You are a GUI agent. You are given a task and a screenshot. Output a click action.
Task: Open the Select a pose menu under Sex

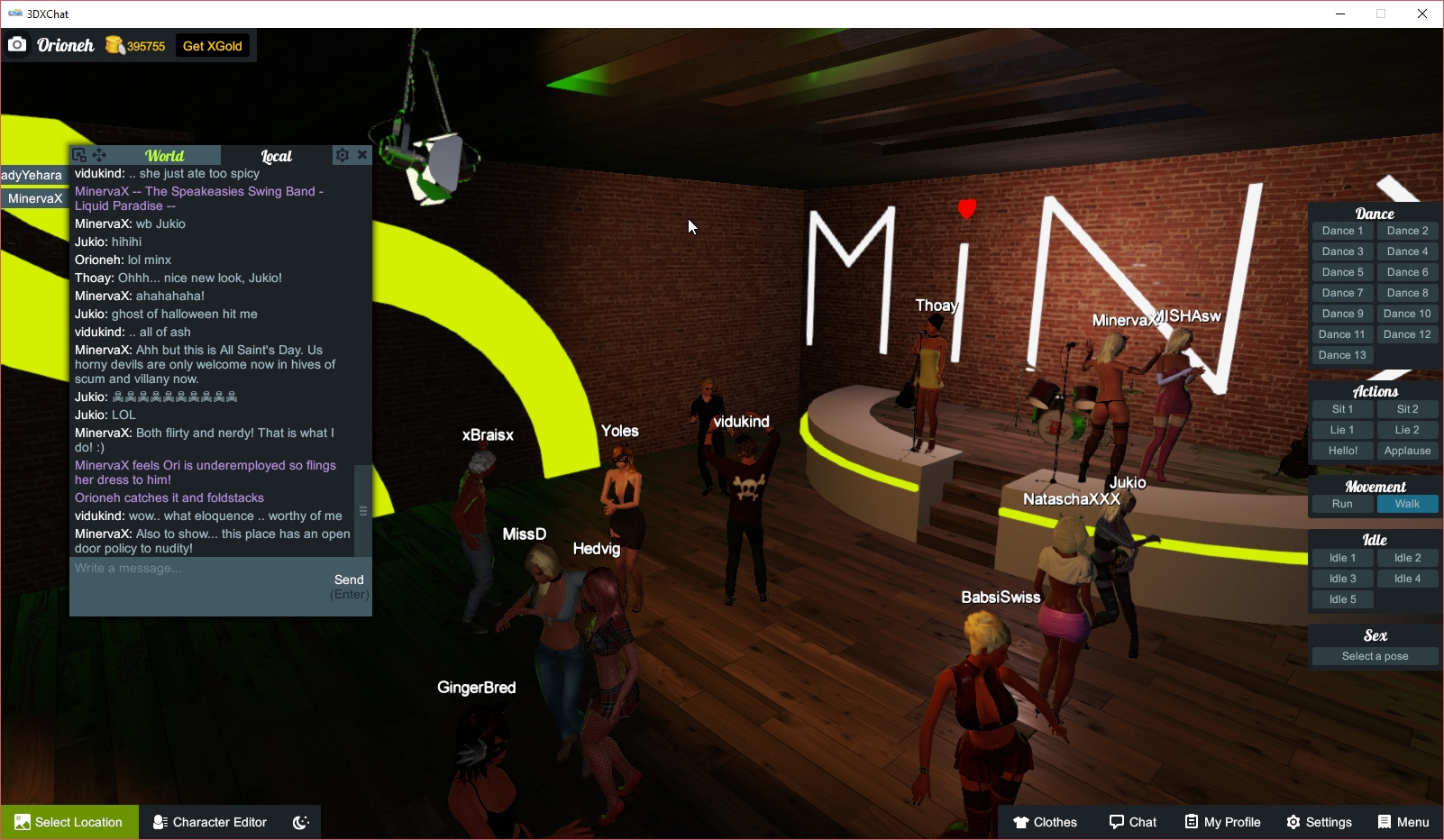1374,655
